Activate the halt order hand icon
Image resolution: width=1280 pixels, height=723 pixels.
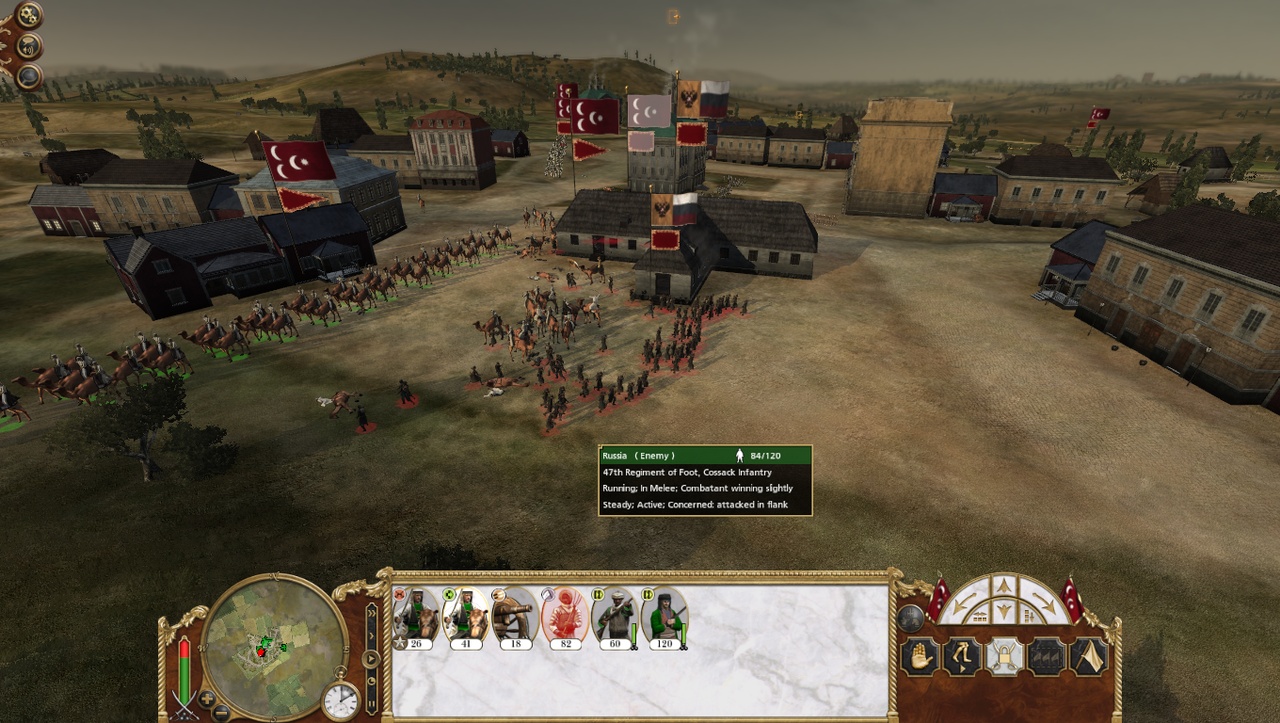920,657
